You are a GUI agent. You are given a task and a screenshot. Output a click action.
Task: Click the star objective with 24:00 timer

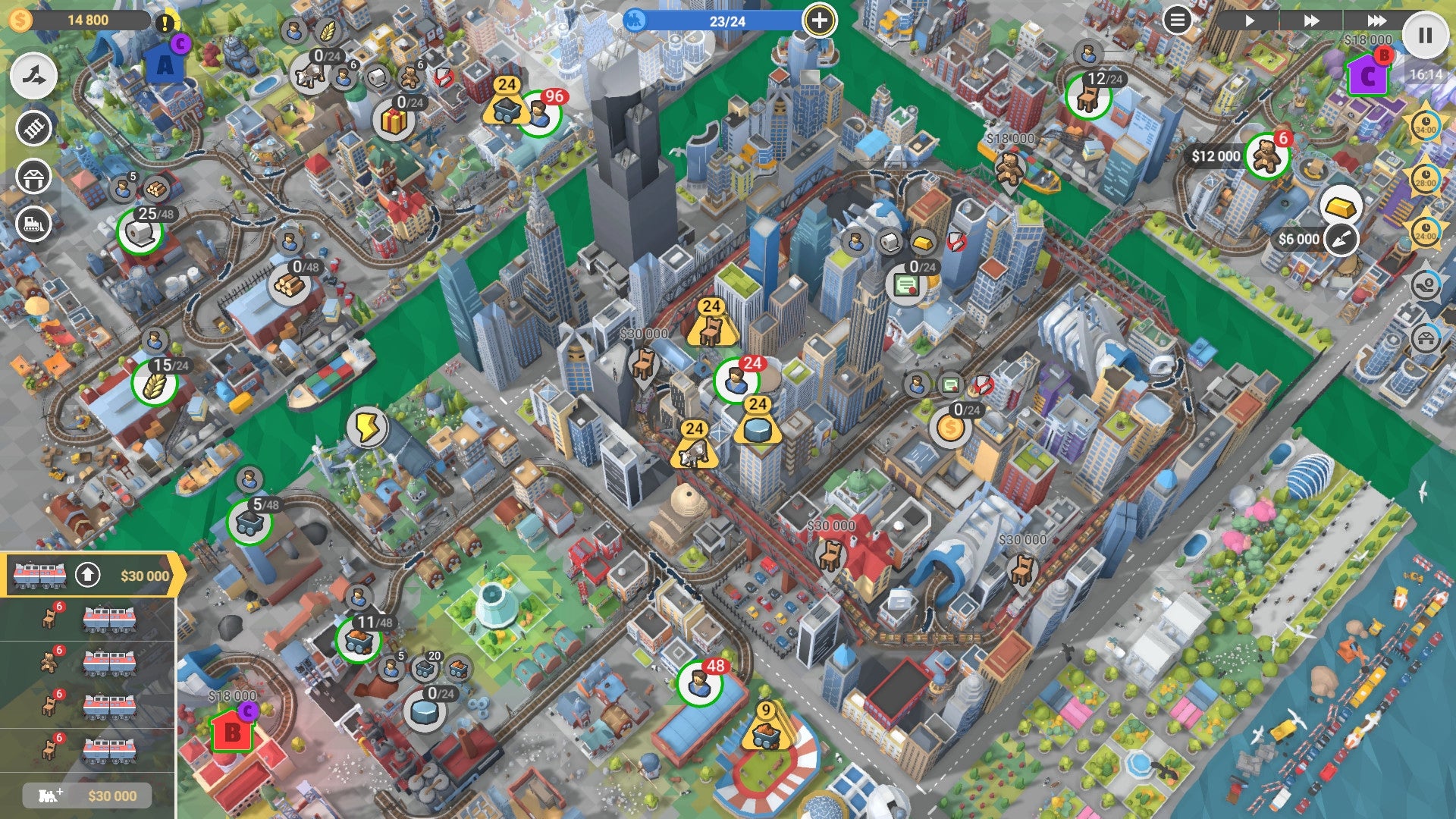1427,230
